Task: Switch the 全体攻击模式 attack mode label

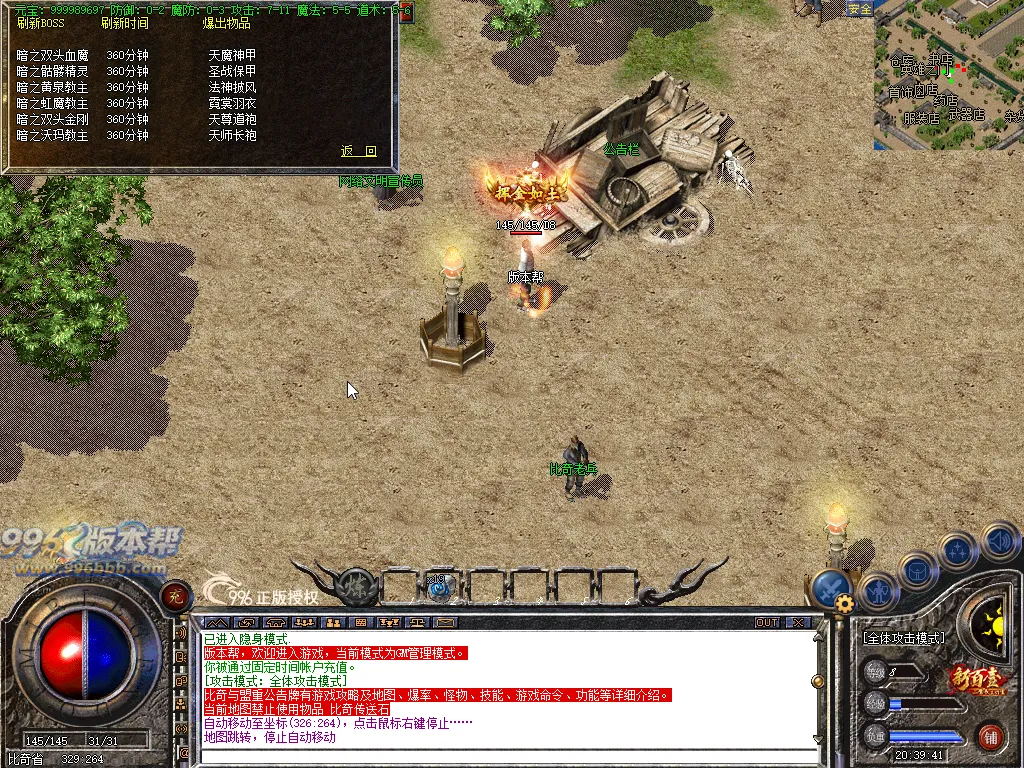Action: 903,637
